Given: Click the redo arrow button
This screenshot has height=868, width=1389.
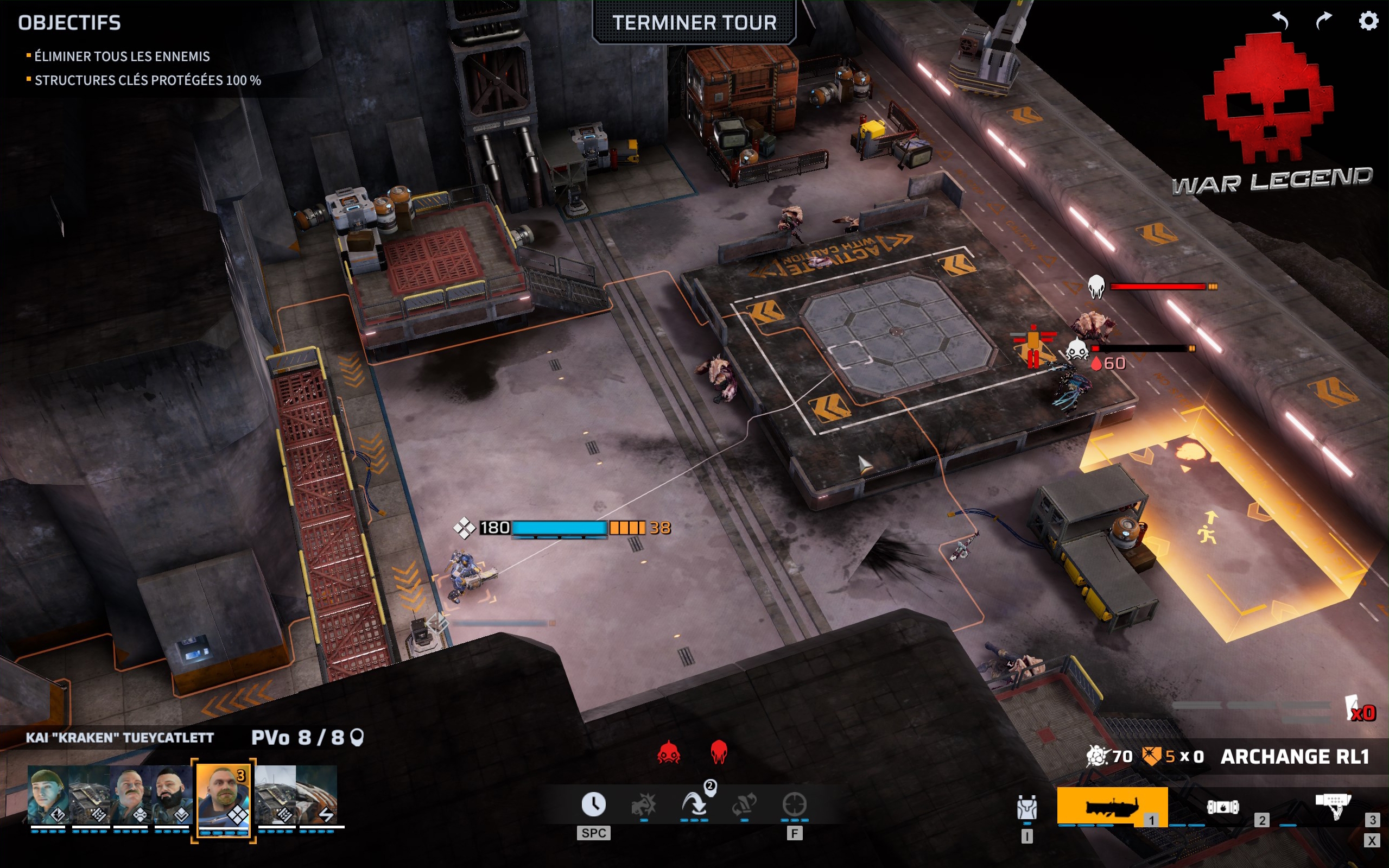Looking at the screenshot, I should 1323,21.
